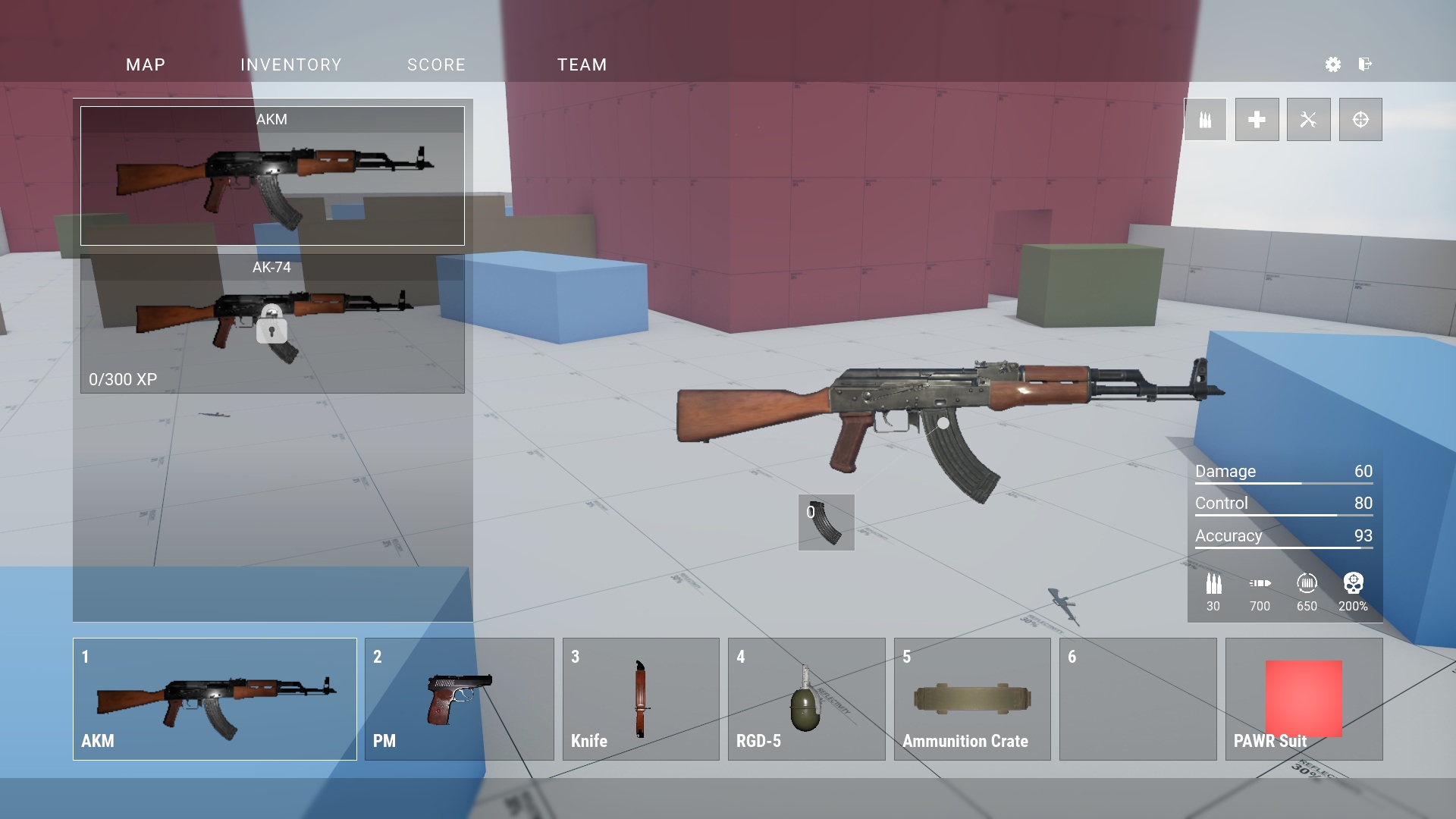Show the SCORE tab
Image resolution: width=1456 pixels, height=819 pixels.
click(x=436, y=65)
